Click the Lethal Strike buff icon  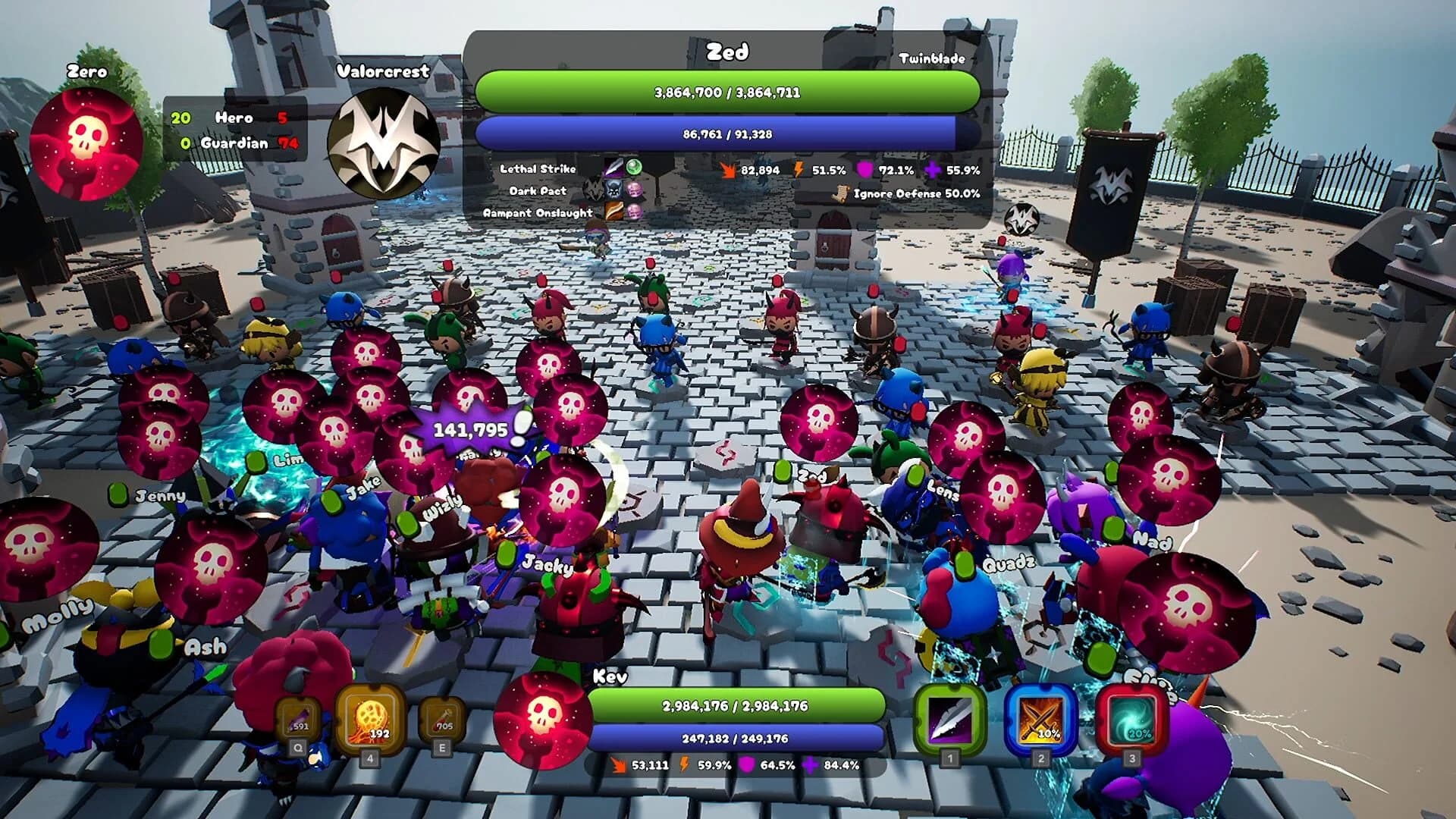pyautogui.click(x=614, y=168)
